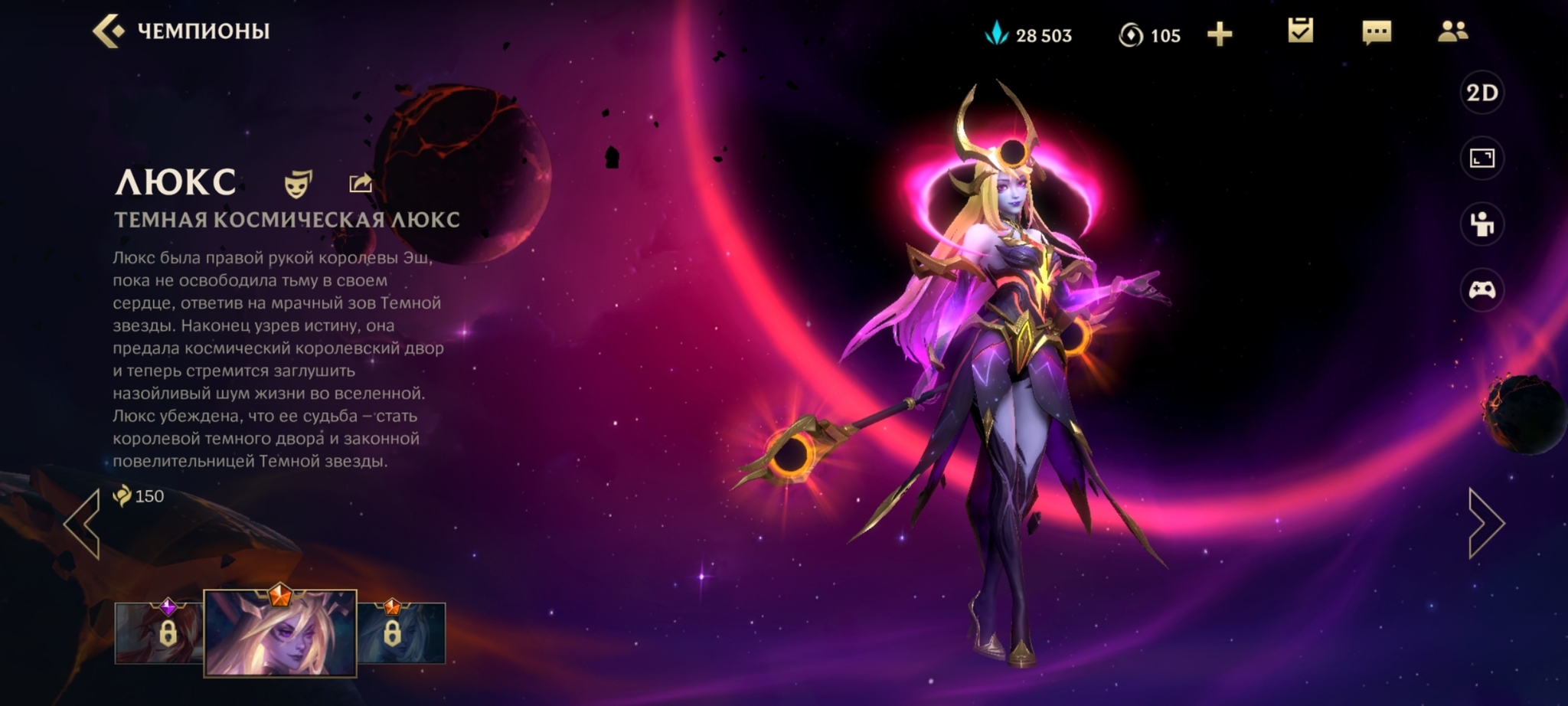The image size is (1568, 706).
Task: Show the character pose emote button
Action: tap(1481, 224)
